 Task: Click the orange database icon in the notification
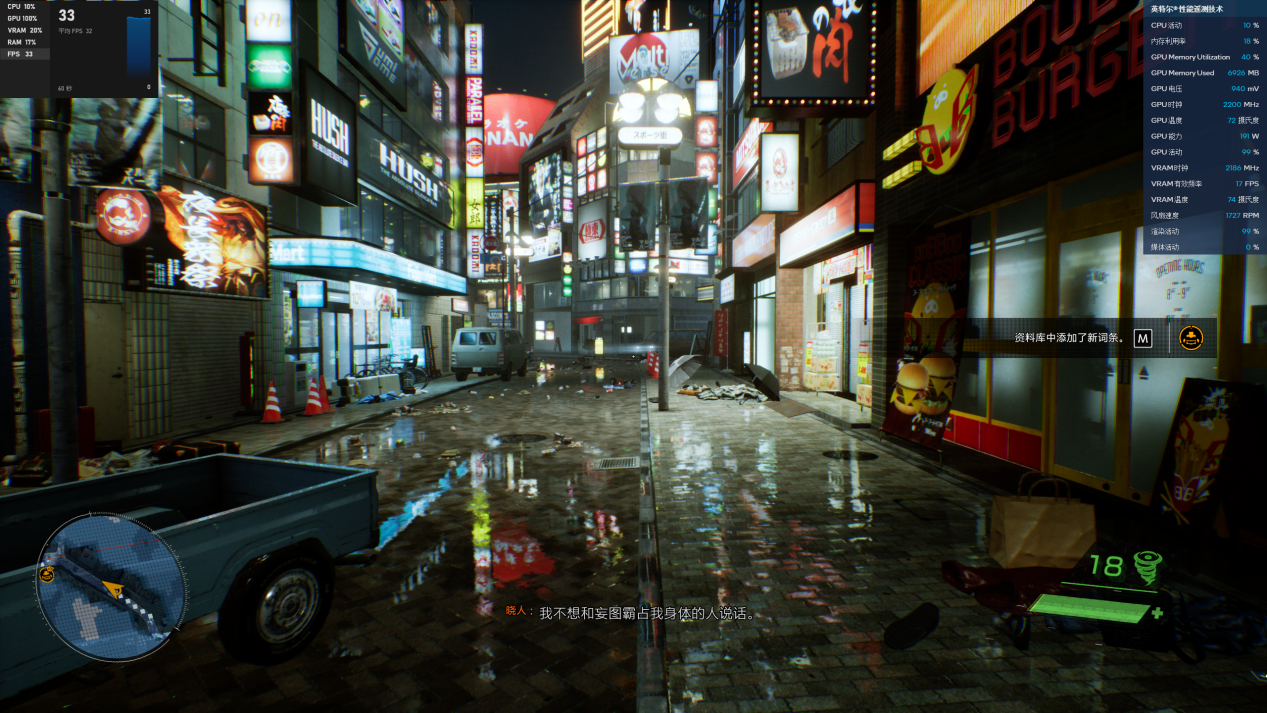tap(1190, 338)
